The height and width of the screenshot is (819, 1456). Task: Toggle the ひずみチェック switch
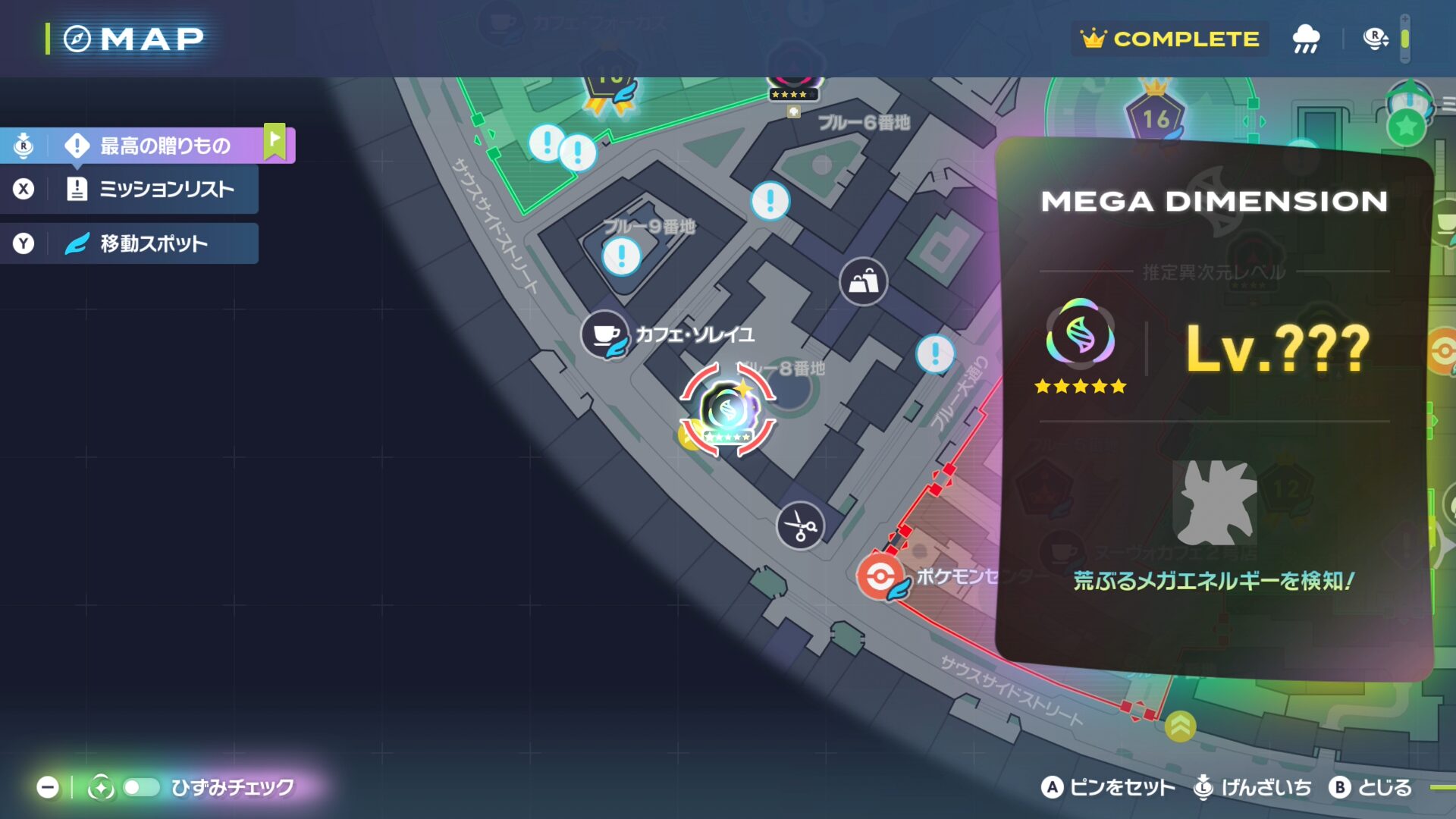(x=141, y=788)
